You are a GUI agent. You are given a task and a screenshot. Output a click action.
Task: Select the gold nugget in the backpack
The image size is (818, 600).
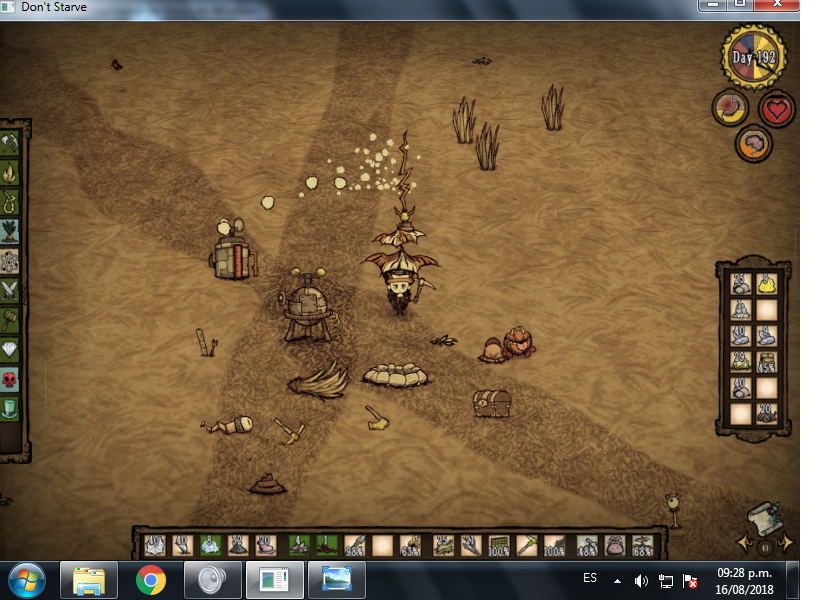(x=765, y=284)
